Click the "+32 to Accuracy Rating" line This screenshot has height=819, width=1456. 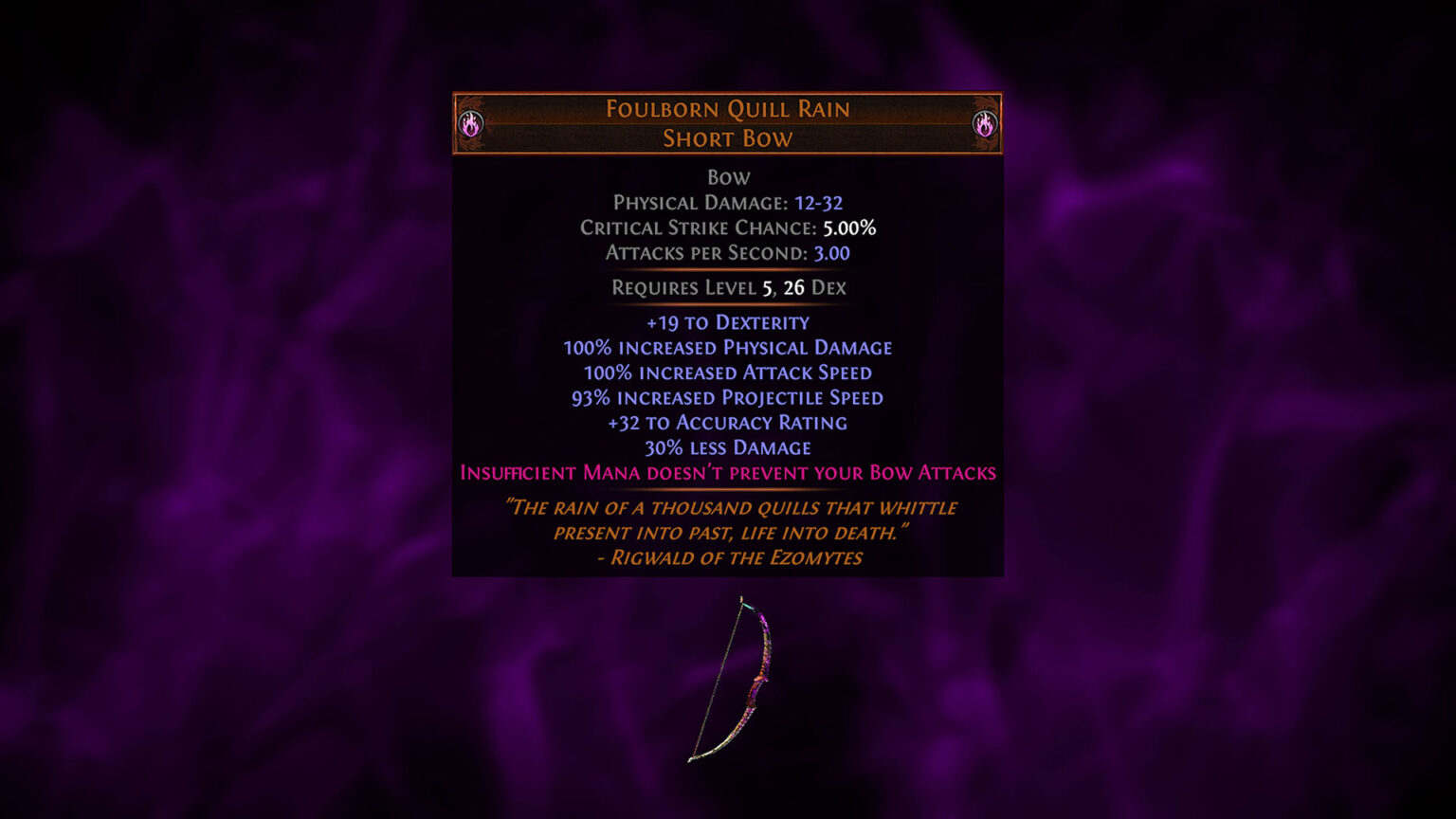728,423
